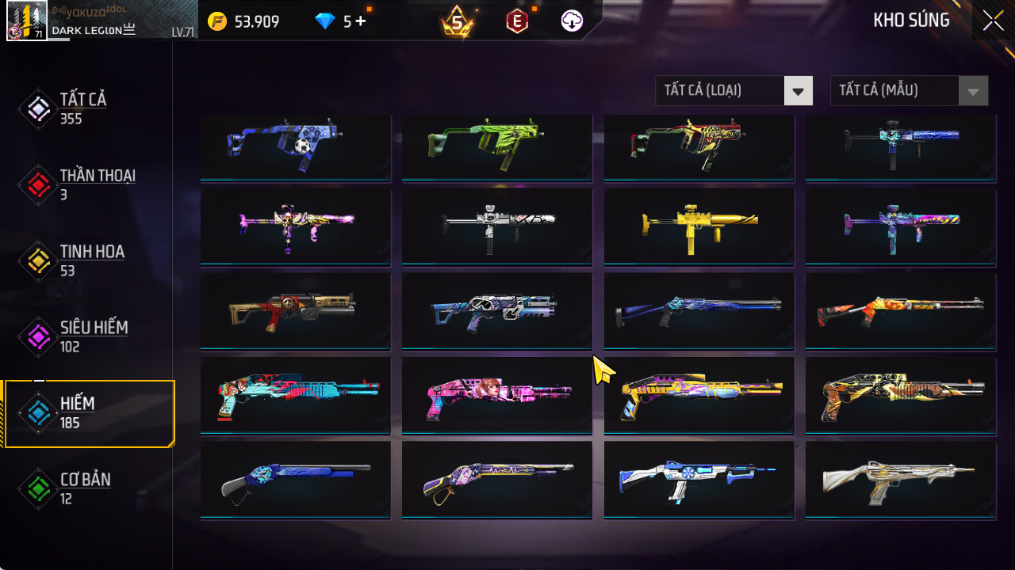The height and width of the screenshot is (570, 1015).
Task: Click the gold crown rank icon
Action: (457, 21)
